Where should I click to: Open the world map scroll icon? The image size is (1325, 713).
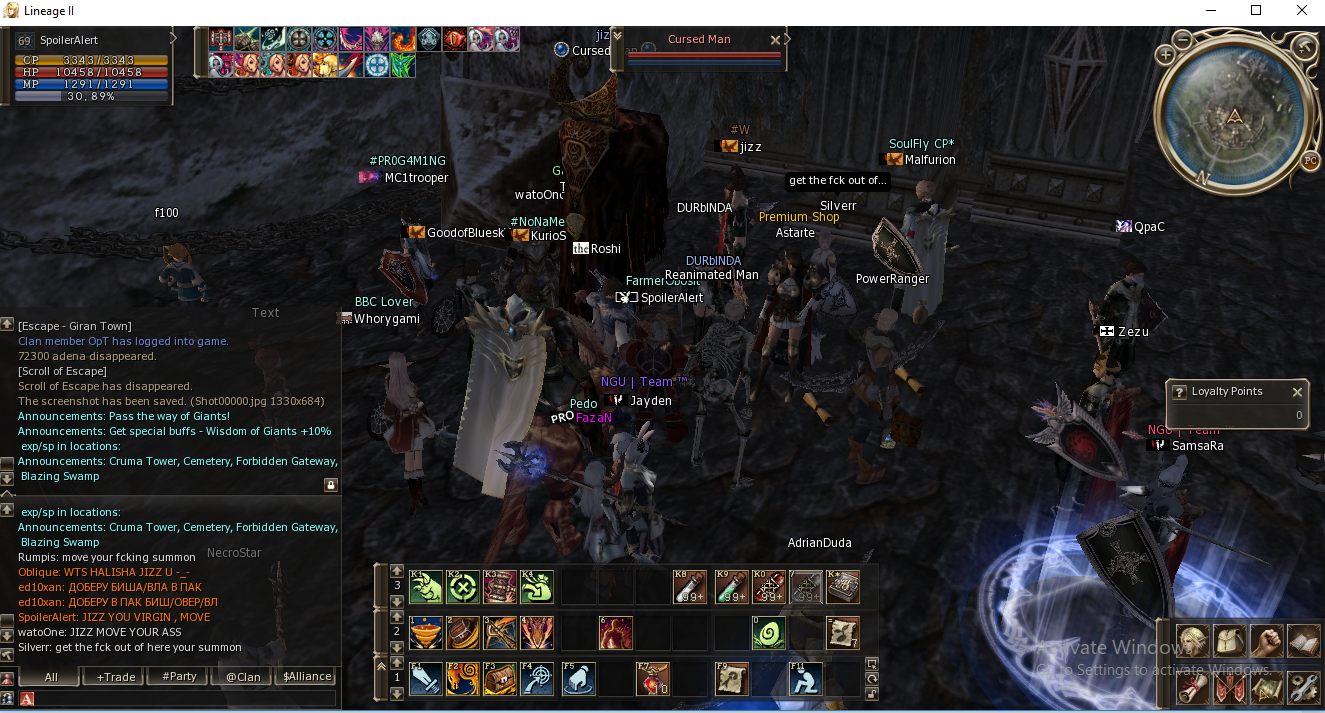[1266, 688]
